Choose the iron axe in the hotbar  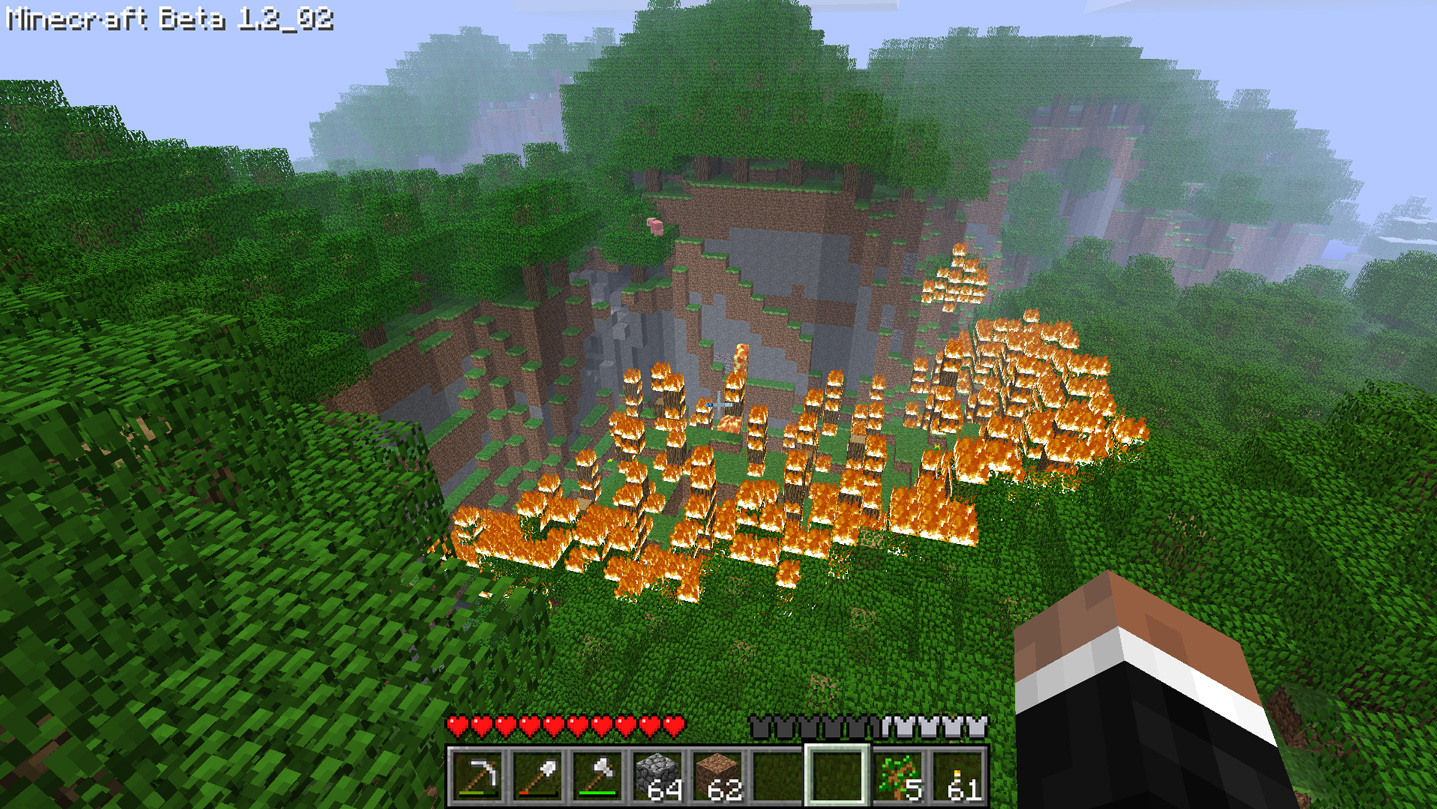(x=597, y=776)
